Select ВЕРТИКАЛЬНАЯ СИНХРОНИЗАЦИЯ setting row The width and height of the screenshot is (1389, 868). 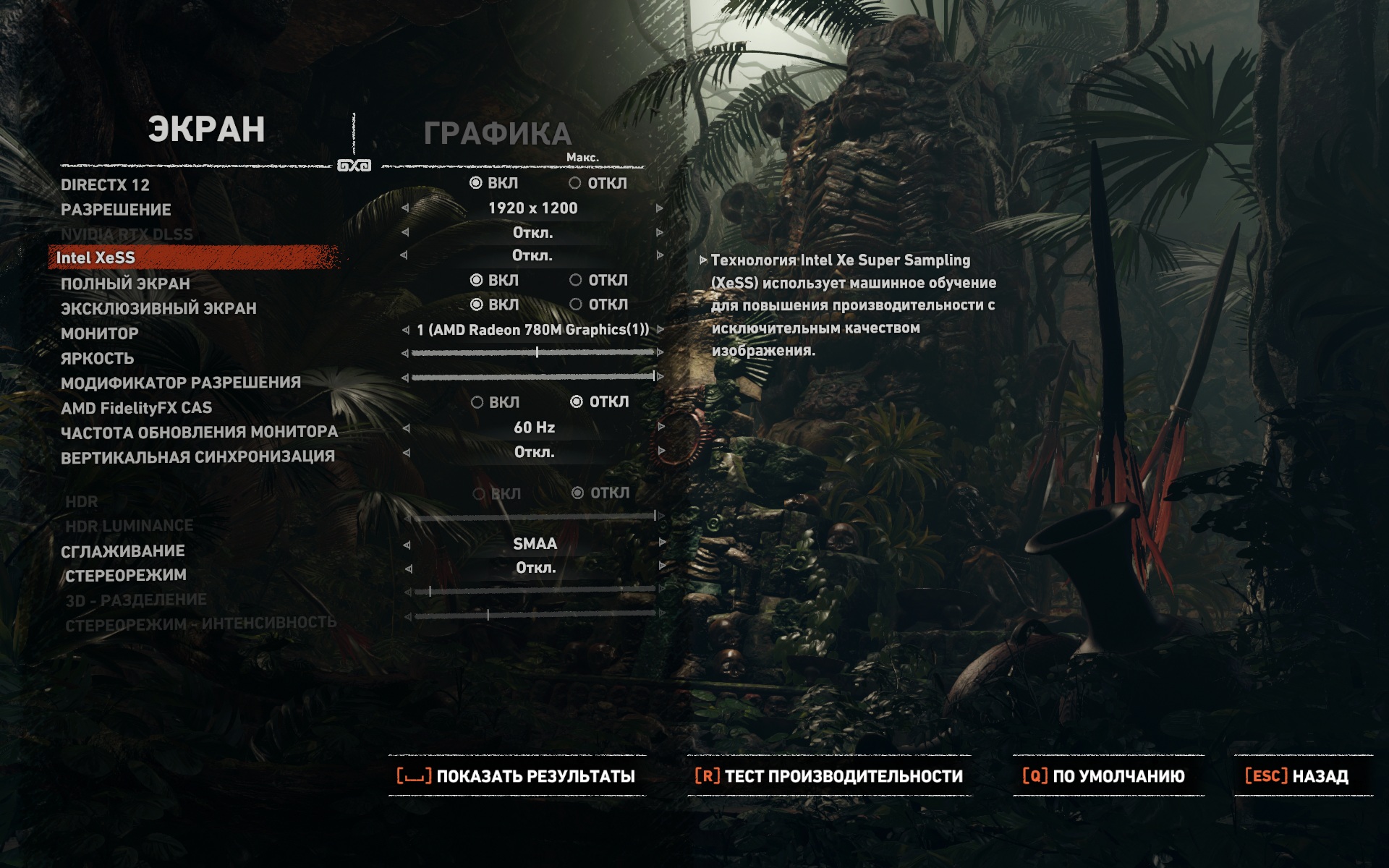point(197,457)
